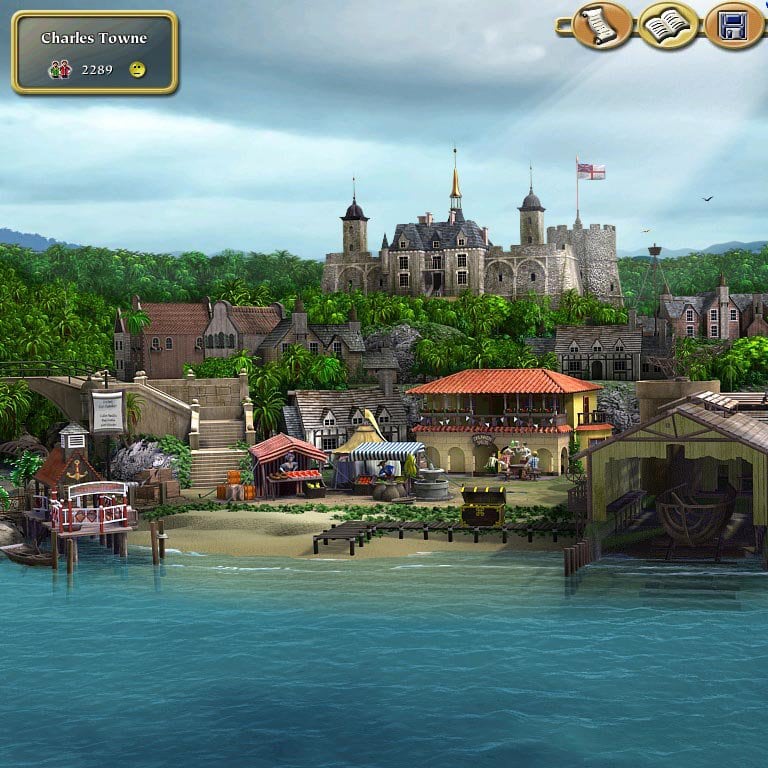768x768 pixels.
Task: Click the floppy disk save button
Action: pos(734,26)
